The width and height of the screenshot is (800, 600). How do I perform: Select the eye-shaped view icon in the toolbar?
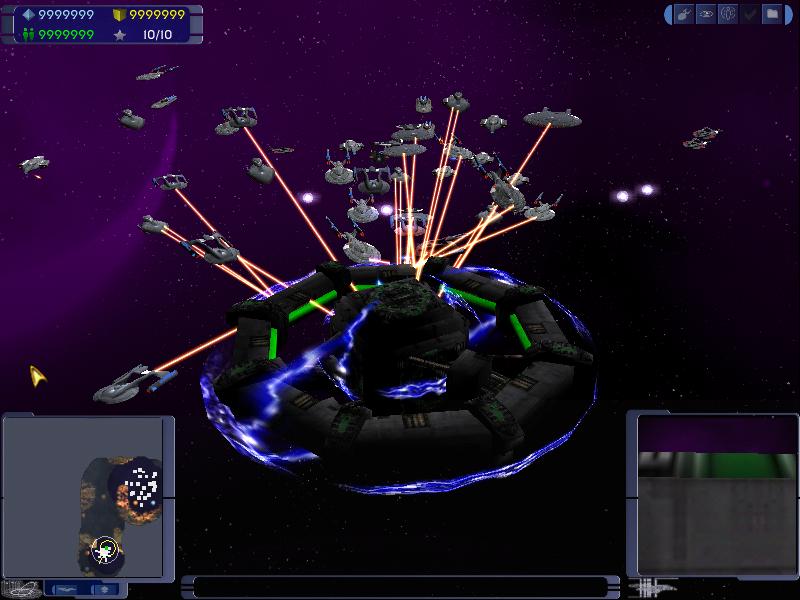704,14
